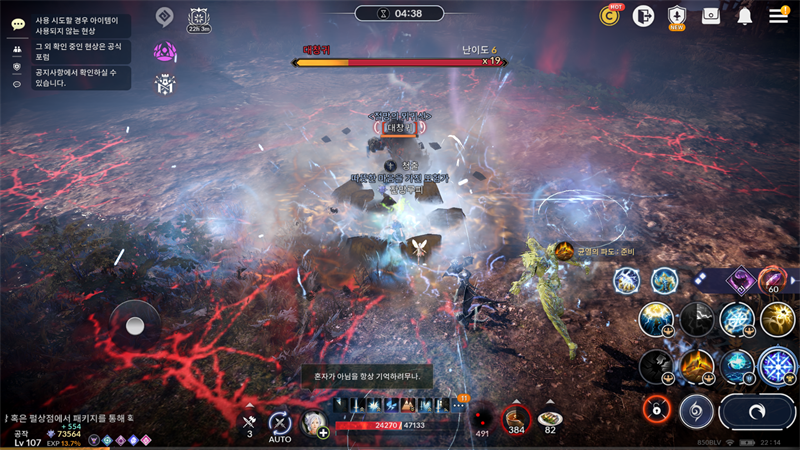Open the pink glowing boss icon
This screenshot has width=800, height=450.
pos(165,51)
